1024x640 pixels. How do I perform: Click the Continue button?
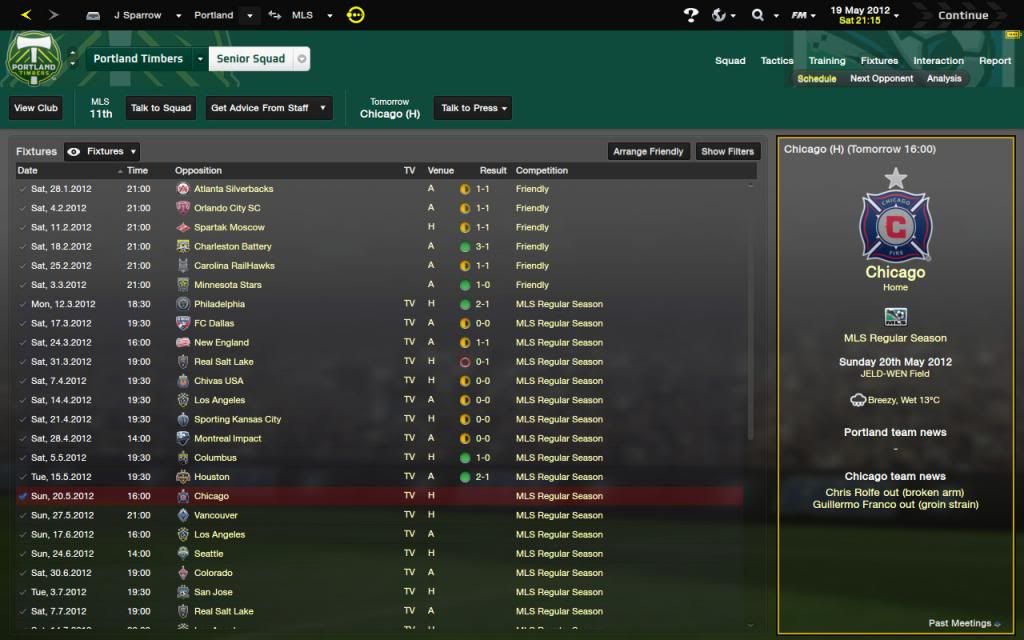(962, 15)
